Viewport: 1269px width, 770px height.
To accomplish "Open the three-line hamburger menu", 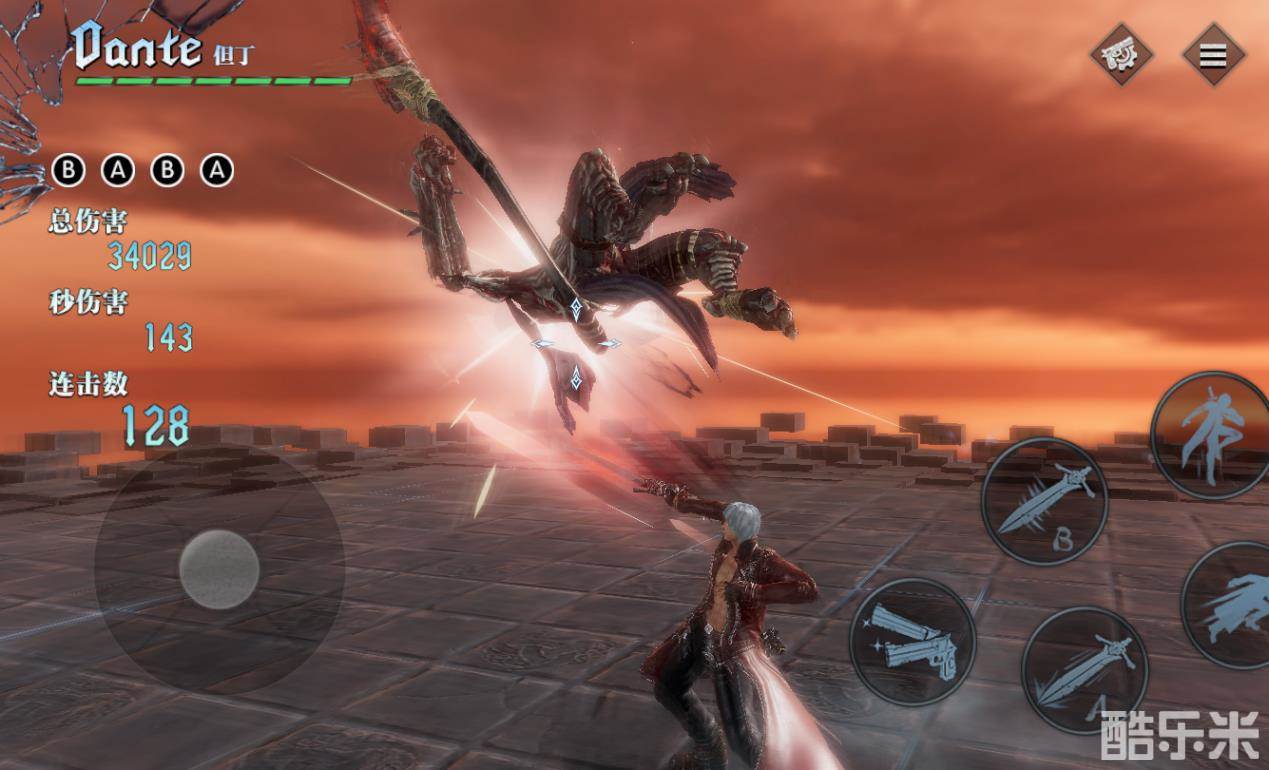I will [x=1213, y=55].
